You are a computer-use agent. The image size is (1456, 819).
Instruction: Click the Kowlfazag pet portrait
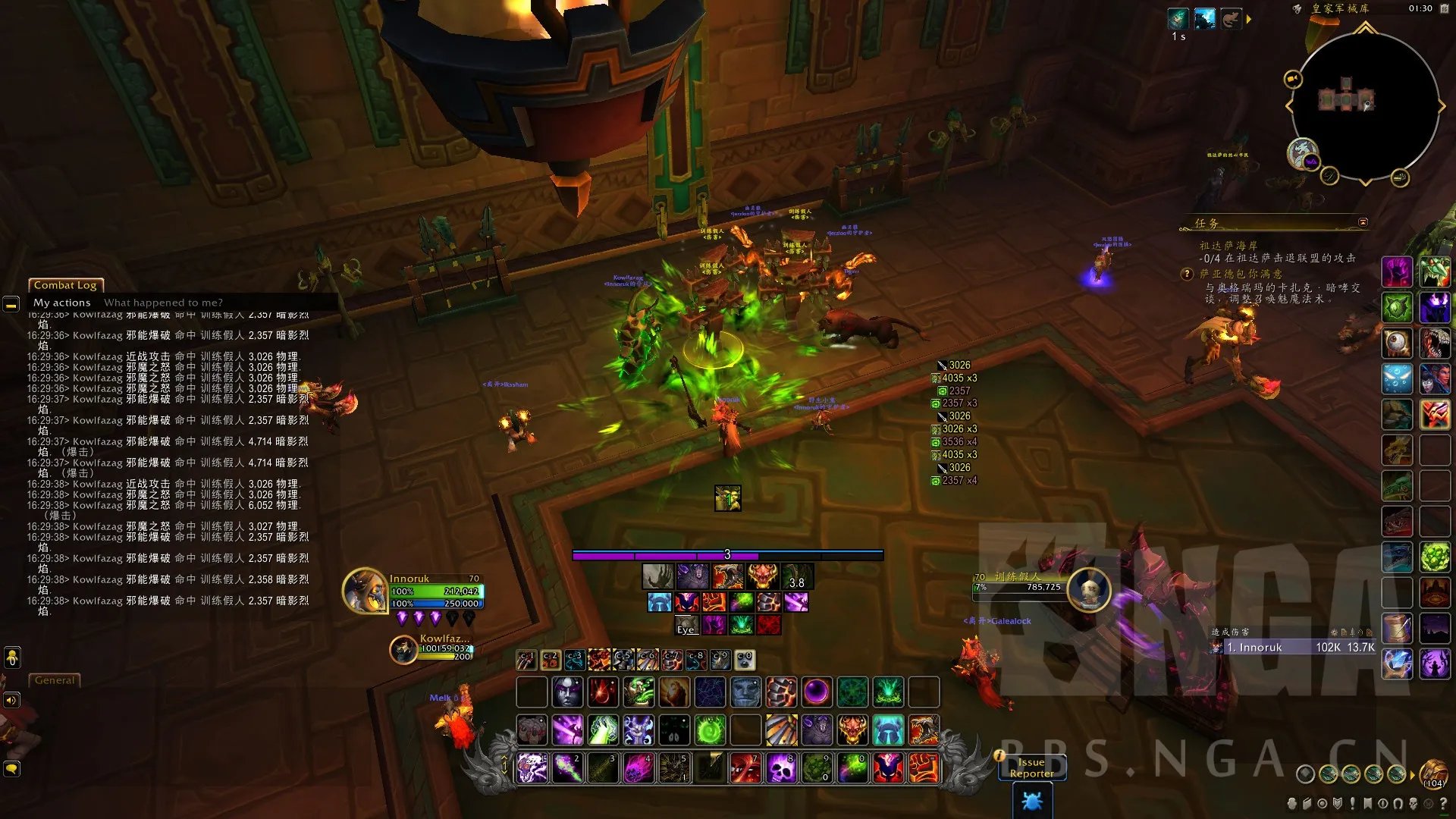[403, 649]
